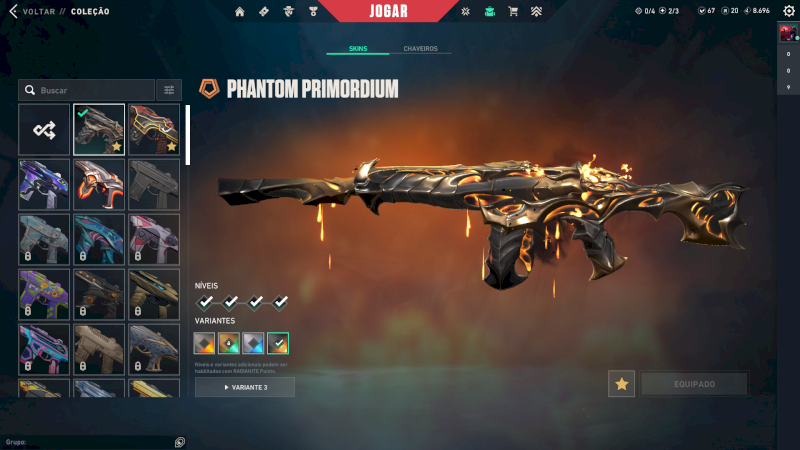This screenshot has width=800, height=450.
Task: Open the home icon in top bar
Action: (239, 12)
